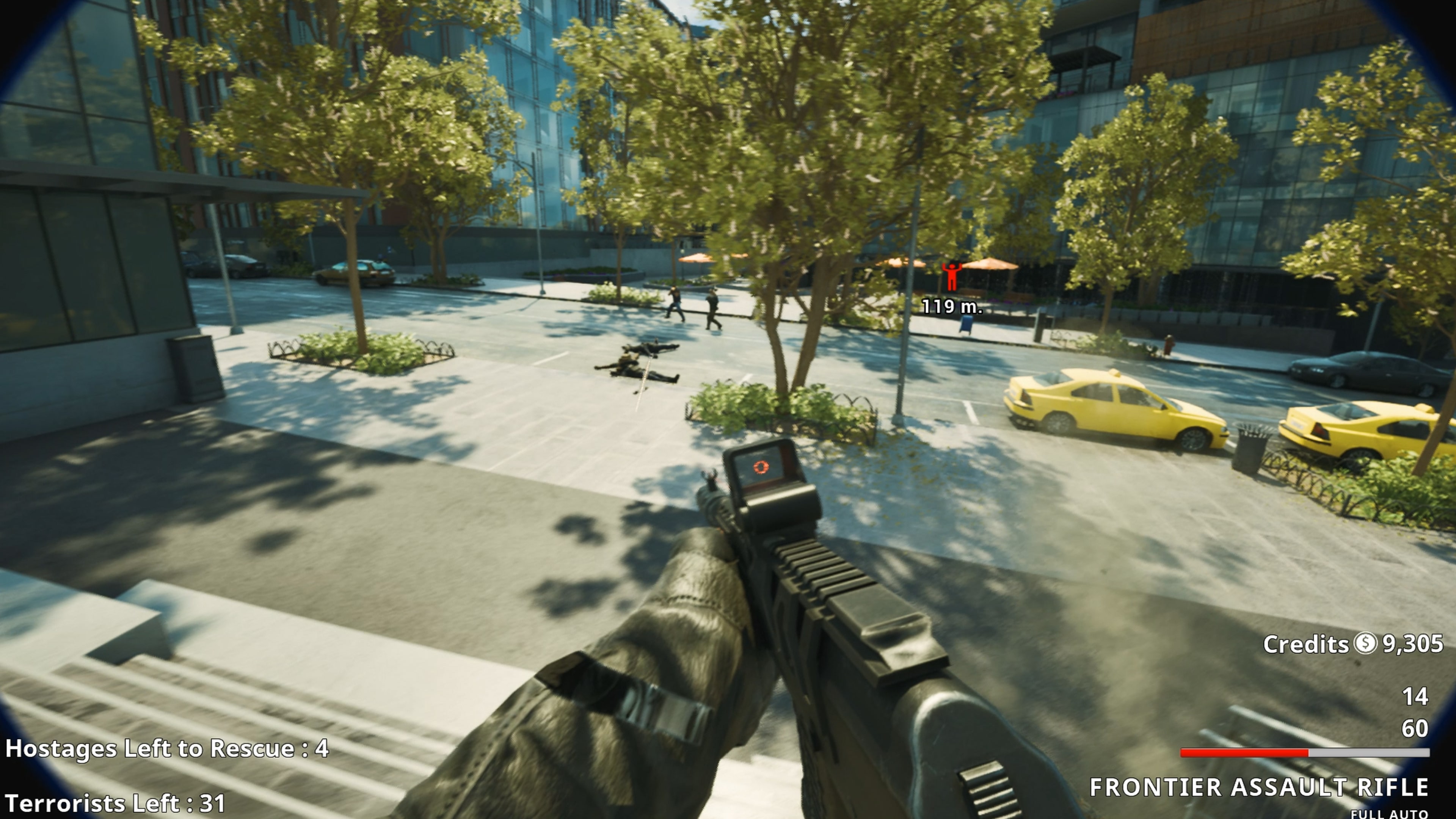Click the raised-arms hostage silhouette
This screenshot has width=1456, height=819.
pos(952,276)
